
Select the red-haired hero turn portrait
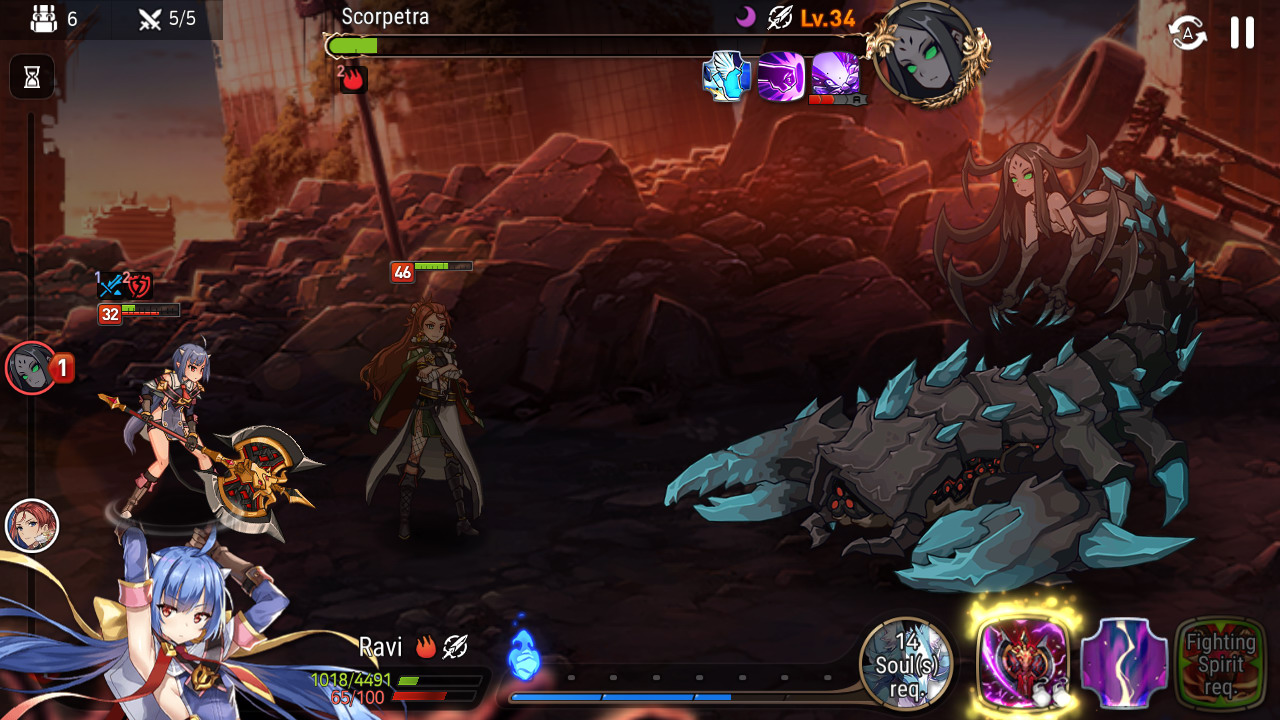click(x=32, y=525)
